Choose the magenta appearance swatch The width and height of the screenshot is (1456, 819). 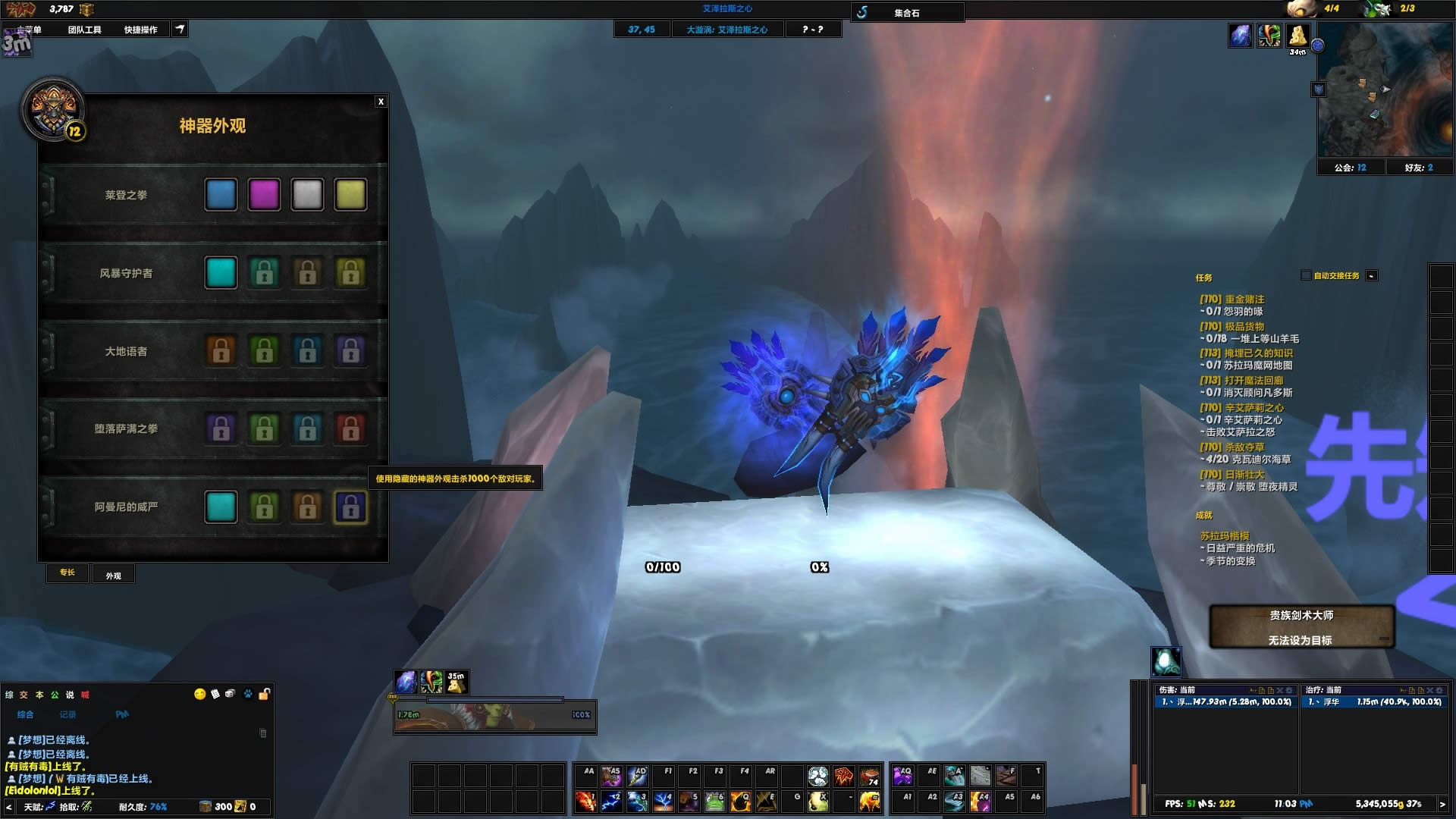264,195
